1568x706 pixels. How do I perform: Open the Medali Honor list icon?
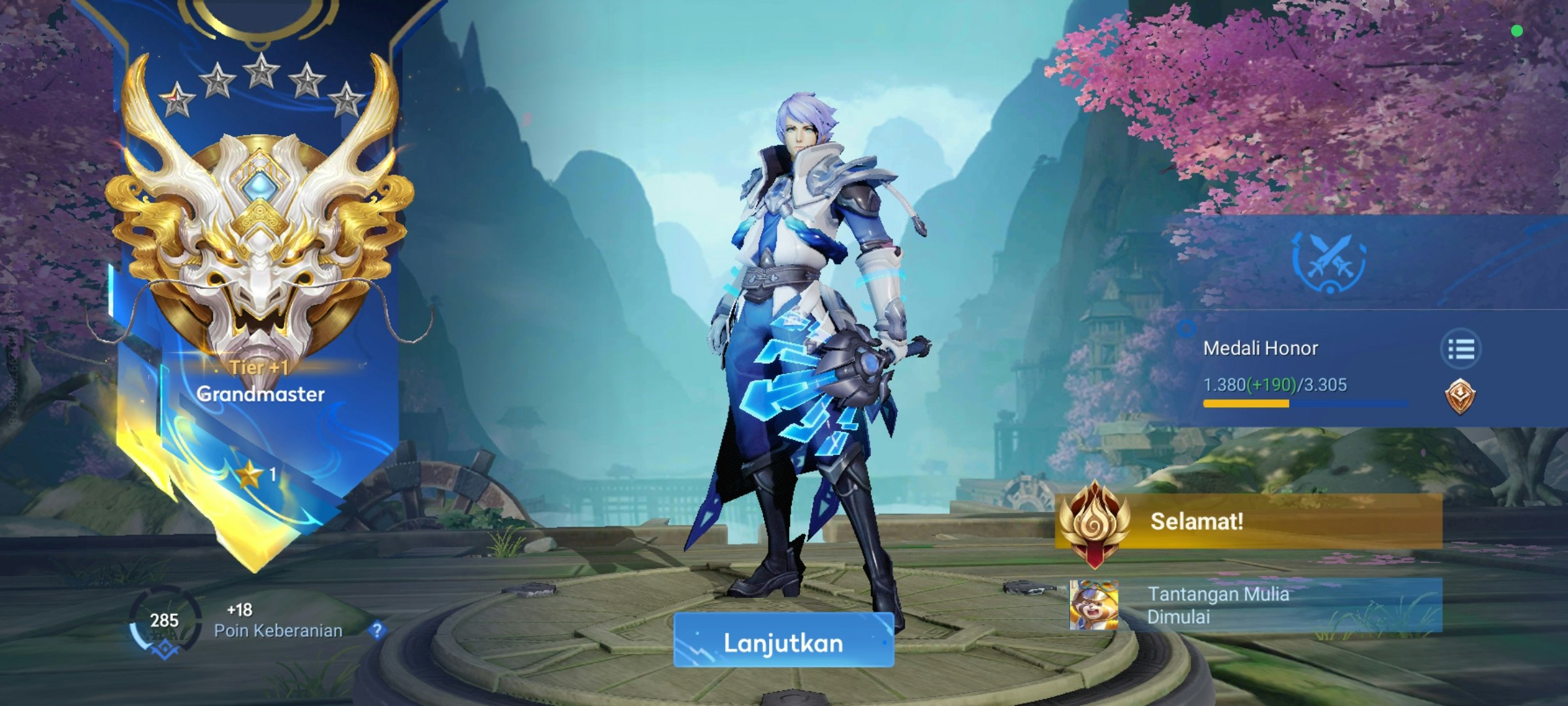(1460, 349)
